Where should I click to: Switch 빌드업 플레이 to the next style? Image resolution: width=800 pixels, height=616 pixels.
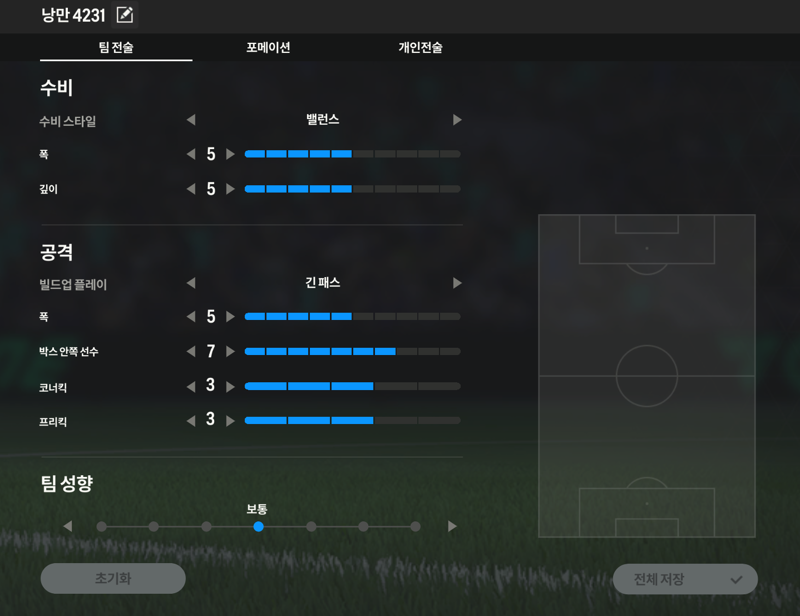coord(457,283)
